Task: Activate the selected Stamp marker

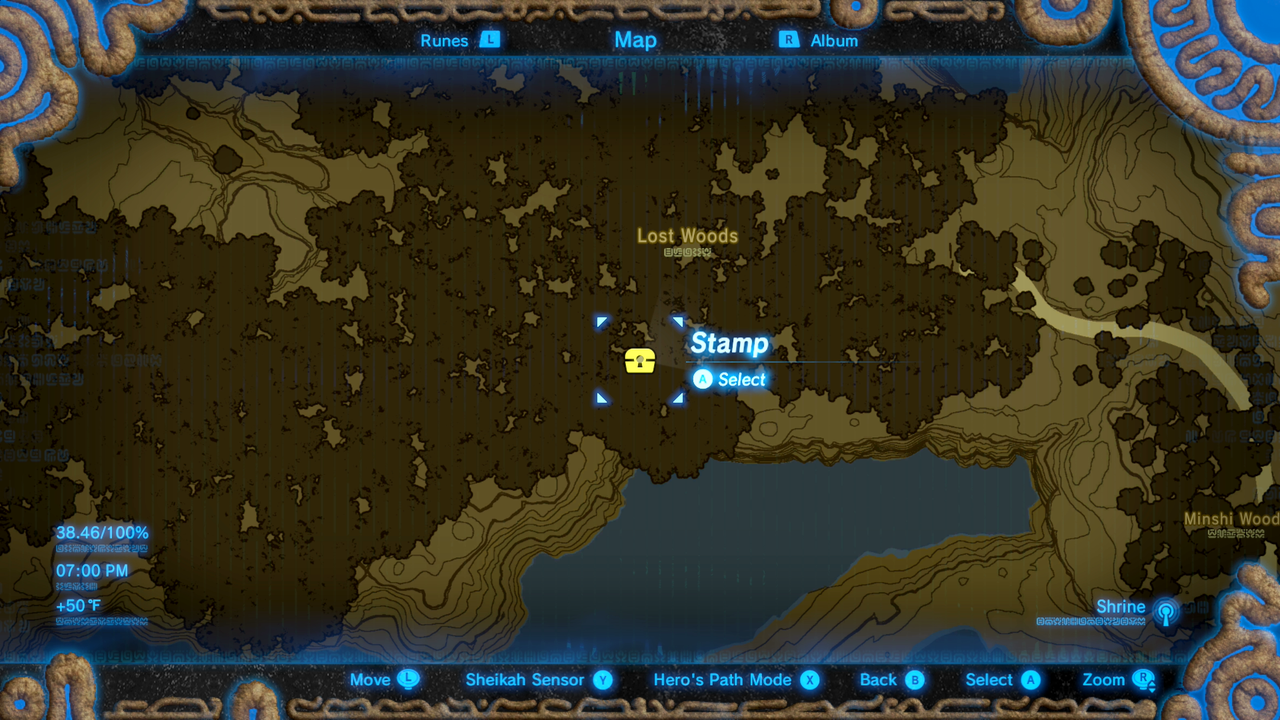Action: pyautogui.click(x=729, y=344)
